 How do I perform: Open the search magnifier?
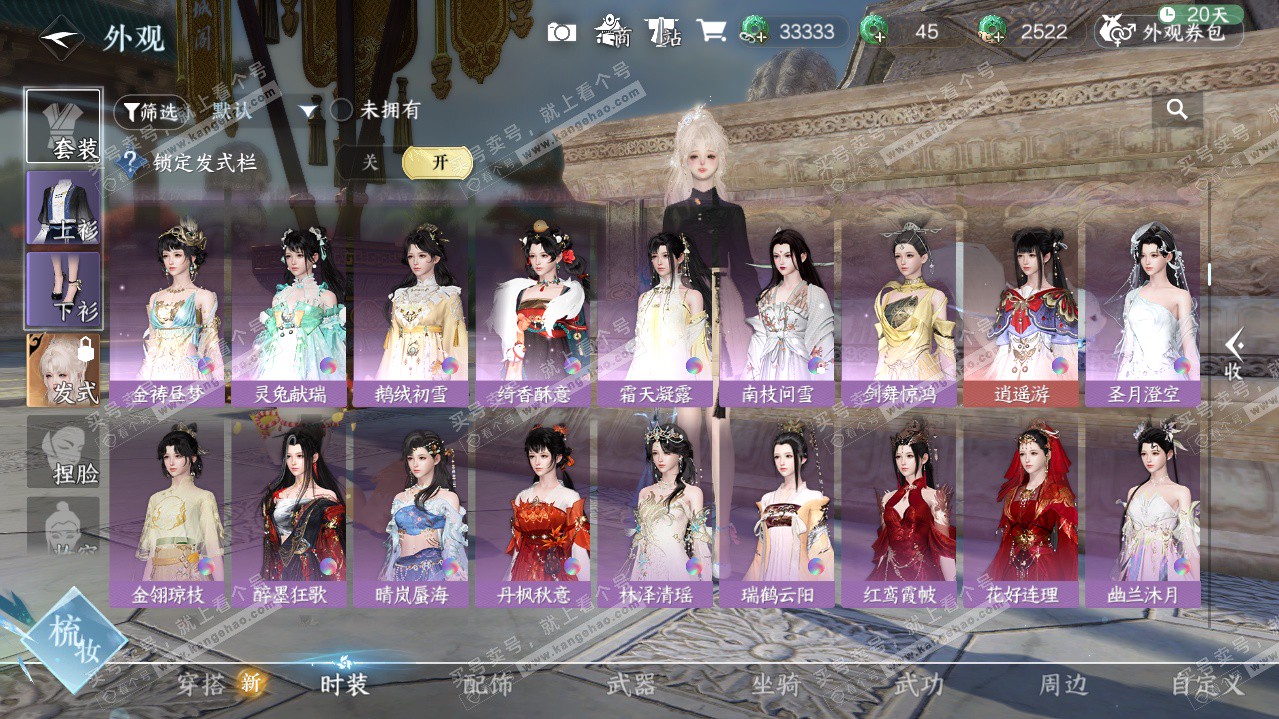click(1177, 110)
